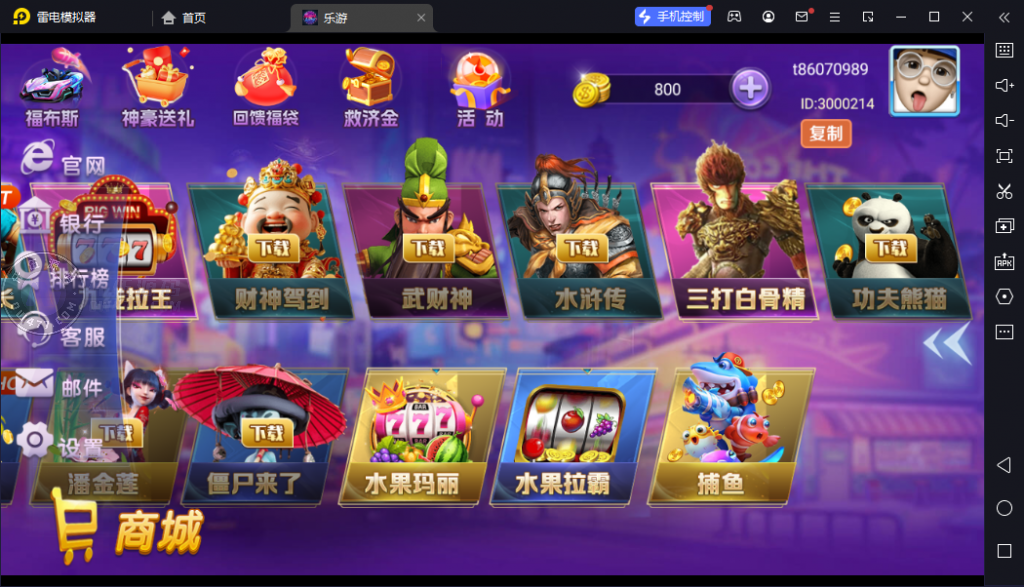Add coins with the plus button

pyautogui.click(x=749, y=89)
